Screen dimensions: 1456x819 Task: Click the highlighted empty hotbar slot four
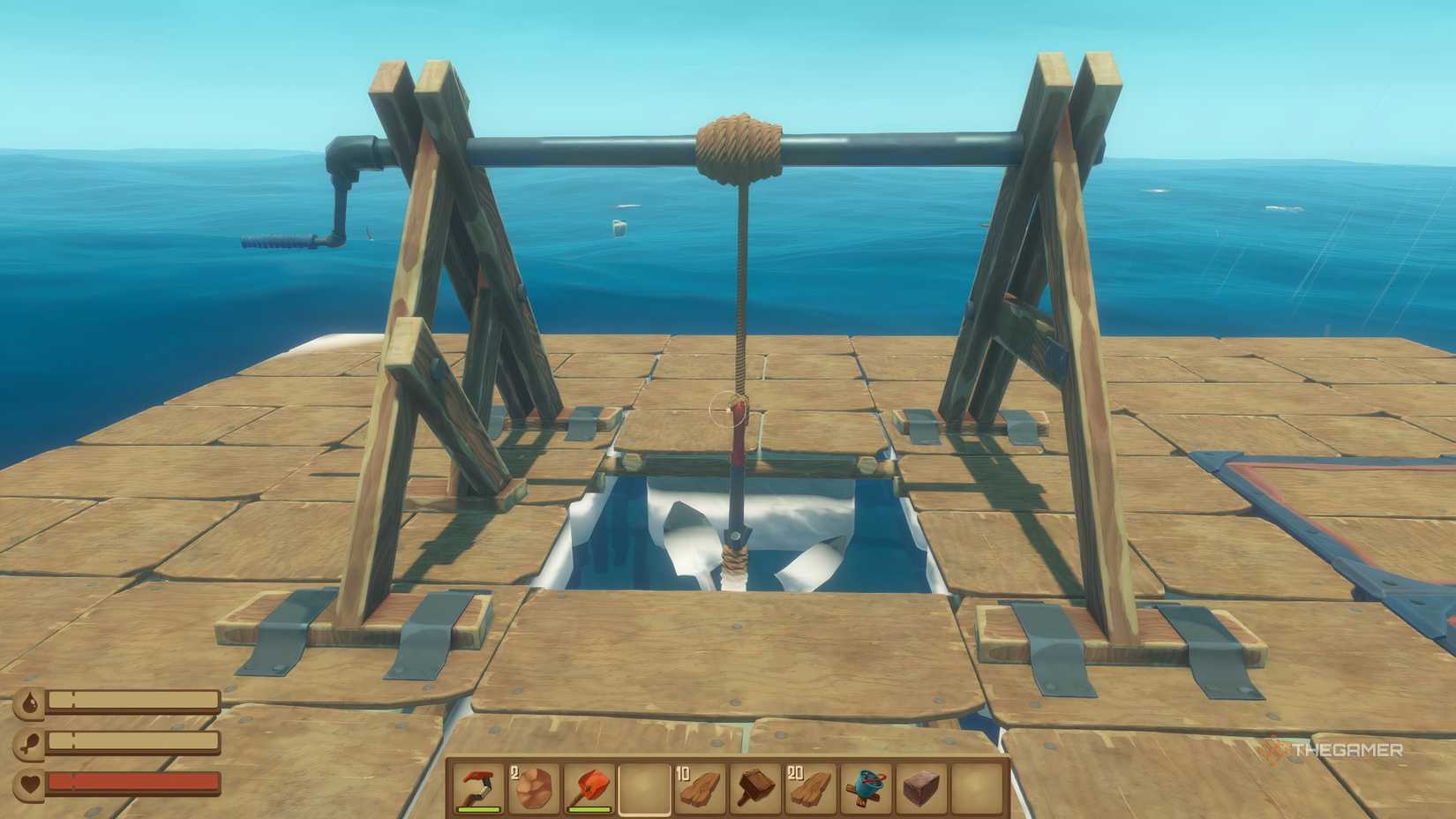pyautogui.click(x=642, y=790)
